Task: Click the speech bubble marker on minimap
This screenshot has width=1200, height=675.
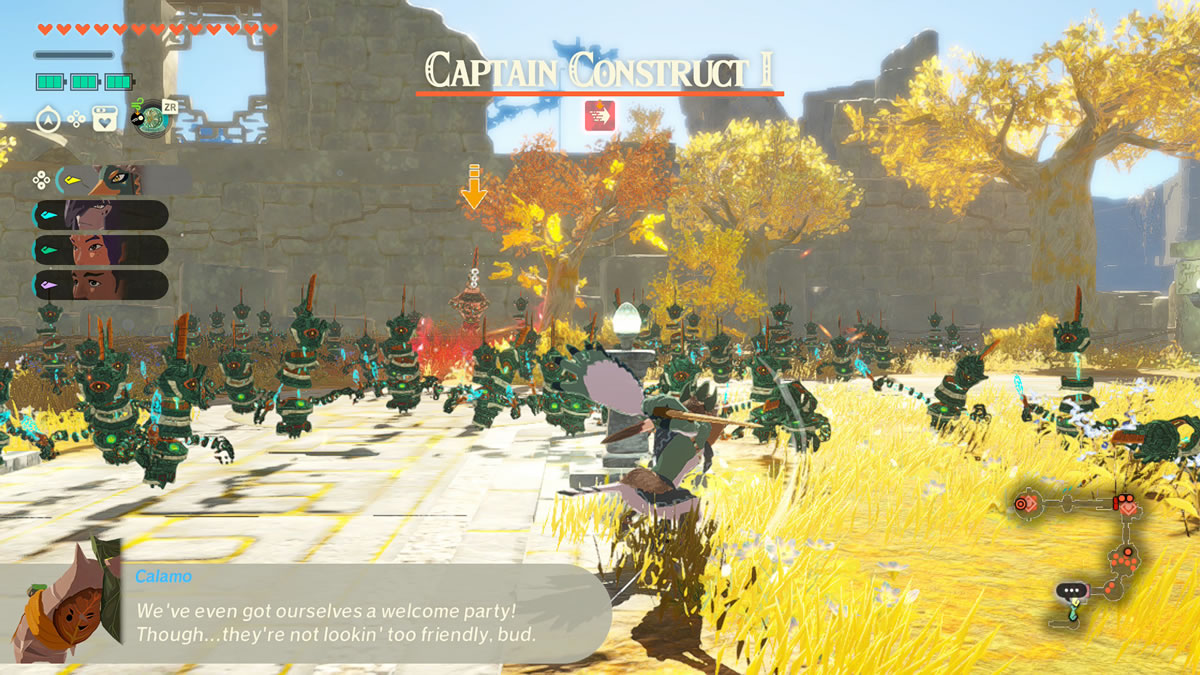Action: (1072, 591)
